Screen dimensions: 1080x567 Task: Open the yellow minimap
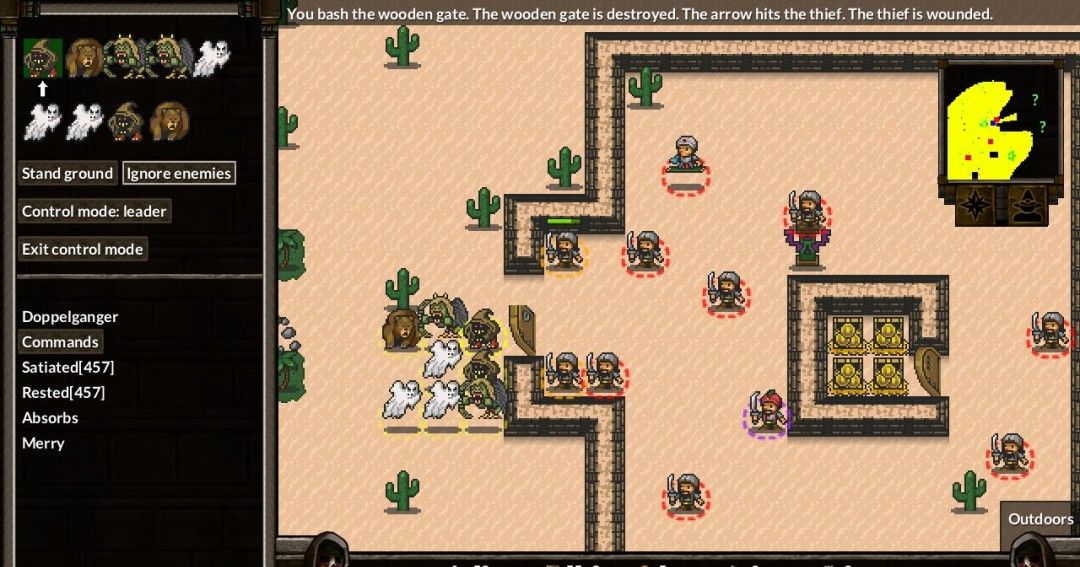pyautogui.click(x=998, y=120)
